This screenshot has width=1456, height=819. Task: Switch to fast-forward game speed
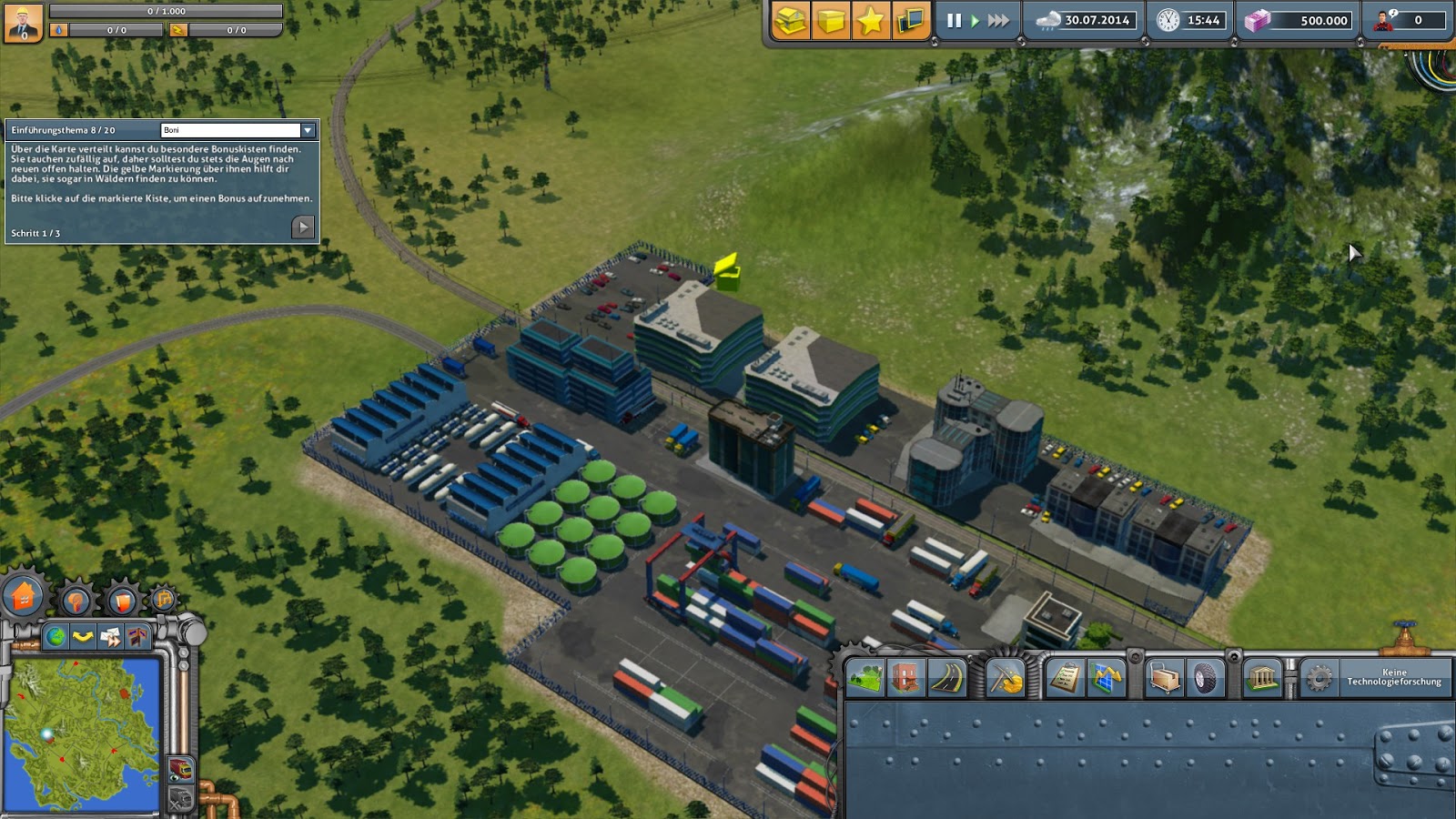[998, 20]
